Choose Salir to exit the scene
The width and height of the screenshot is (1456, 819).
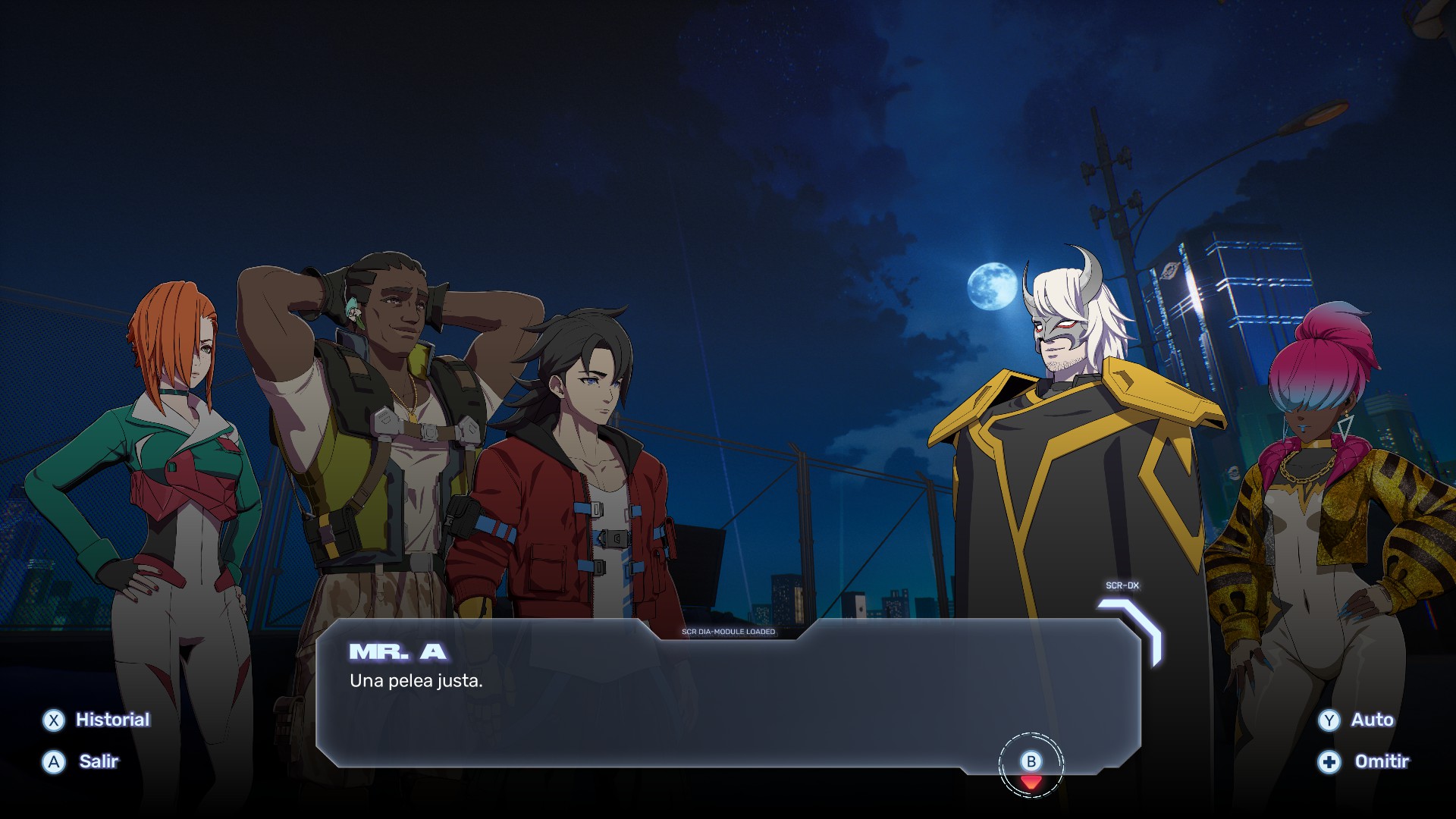click(82, 761)
